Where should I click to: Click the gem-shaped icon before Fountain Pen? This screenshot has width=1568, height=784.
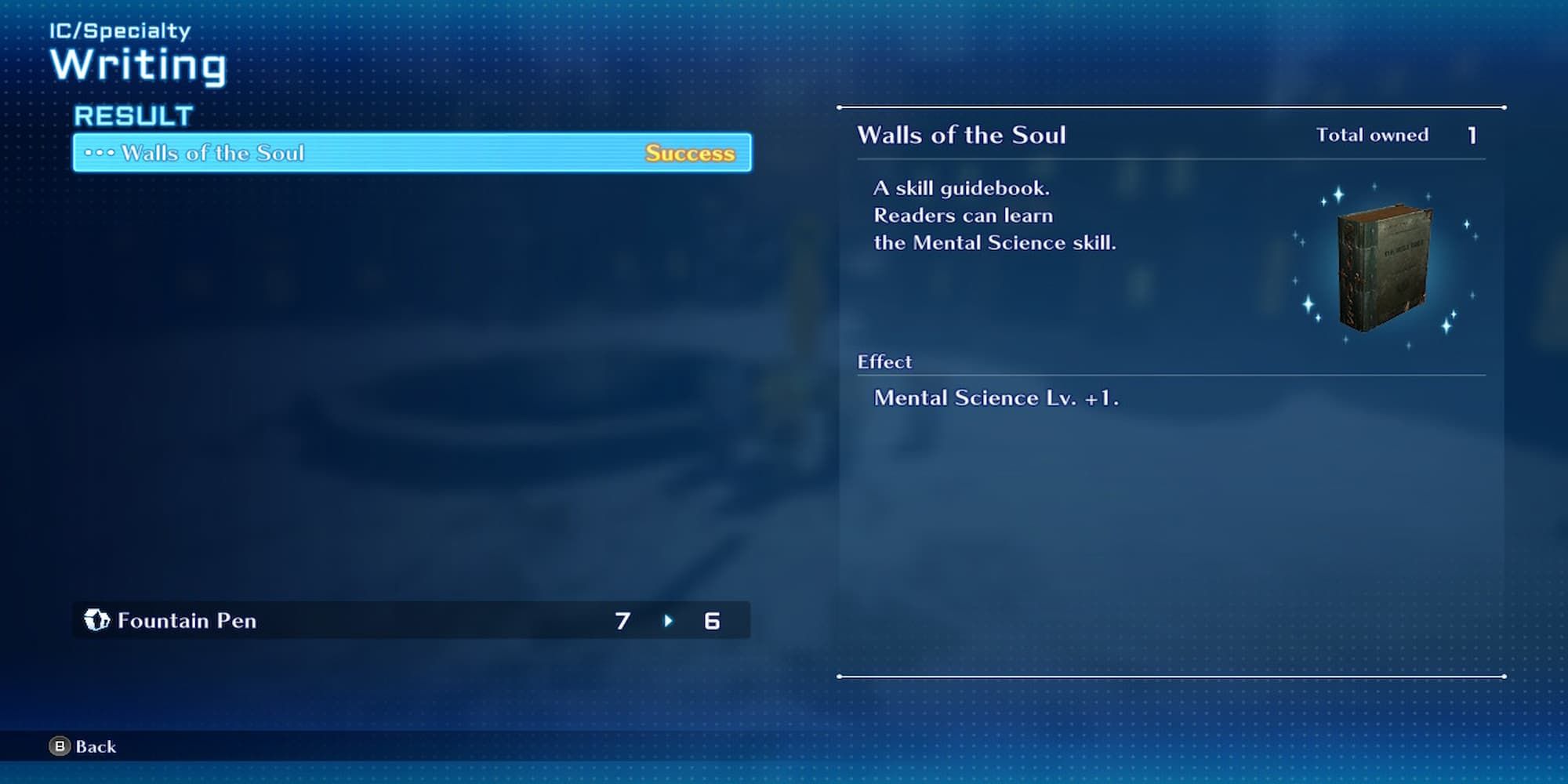pyautogui.click(x=97, y=620)
